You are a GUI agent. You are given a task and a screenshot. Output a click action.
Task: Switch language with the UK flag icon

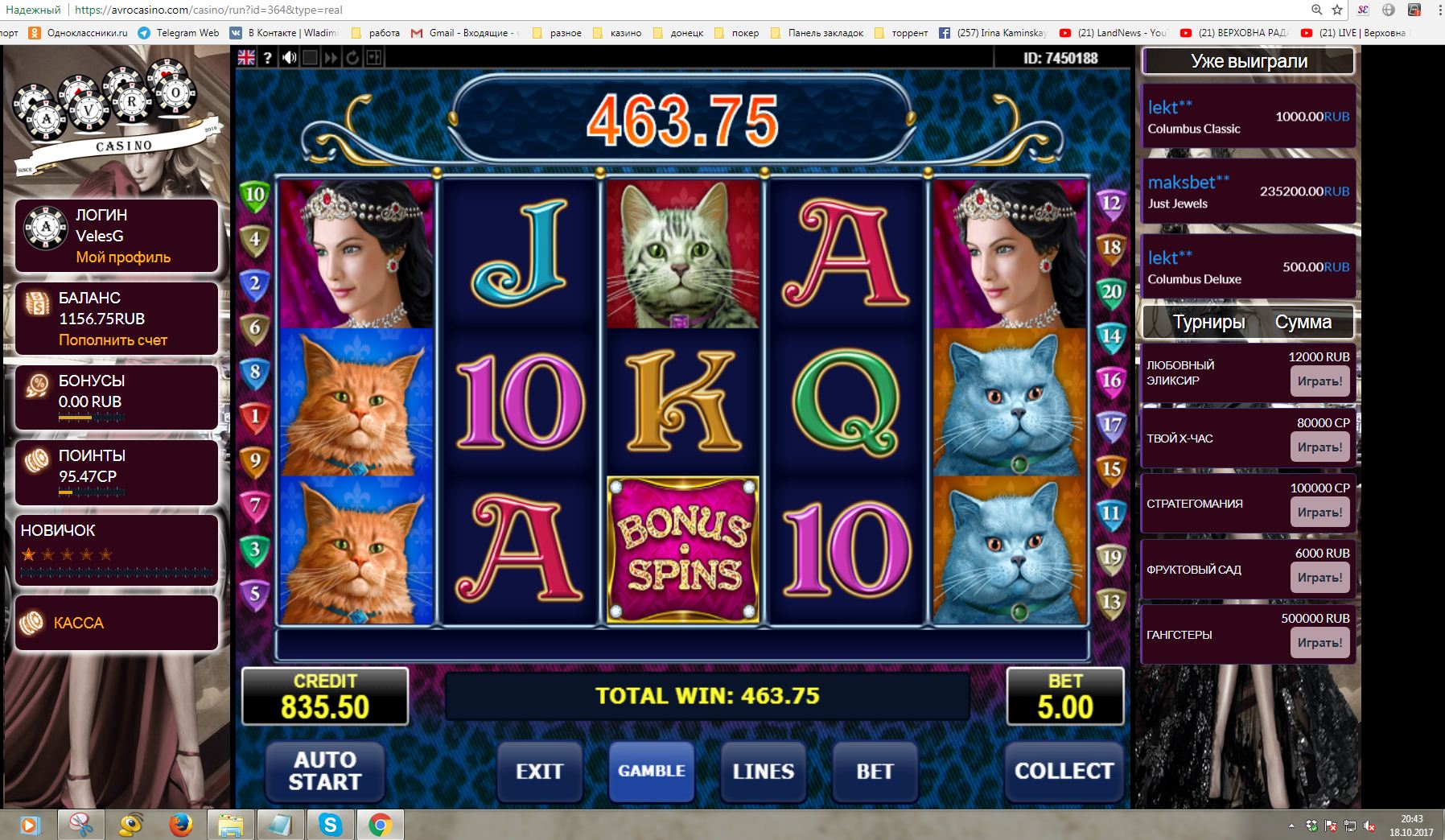pos(246,57)
